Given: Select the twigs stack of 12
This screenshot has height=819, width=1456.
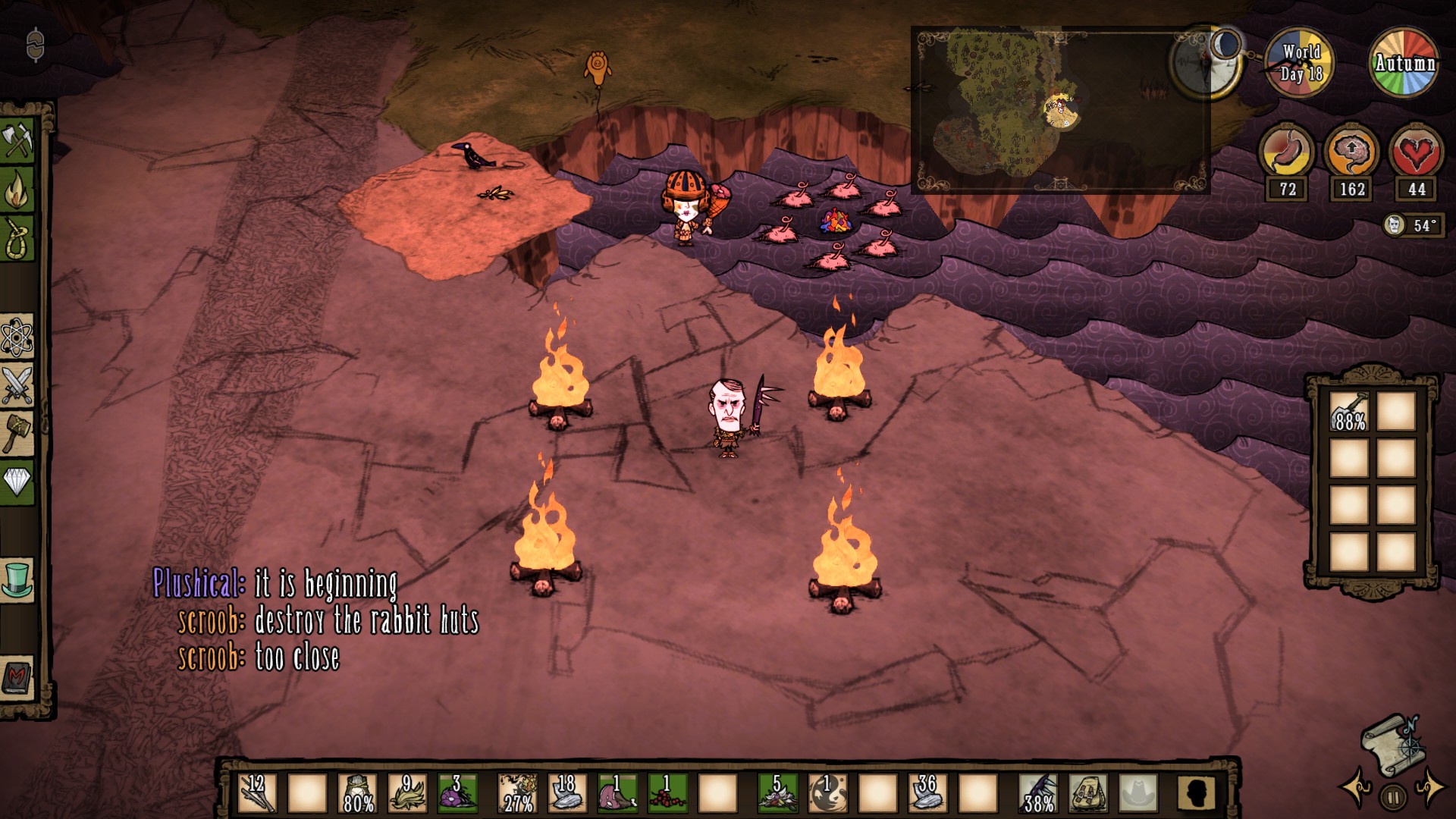Looking at the screenshot, I should click(x=257, y=793).
